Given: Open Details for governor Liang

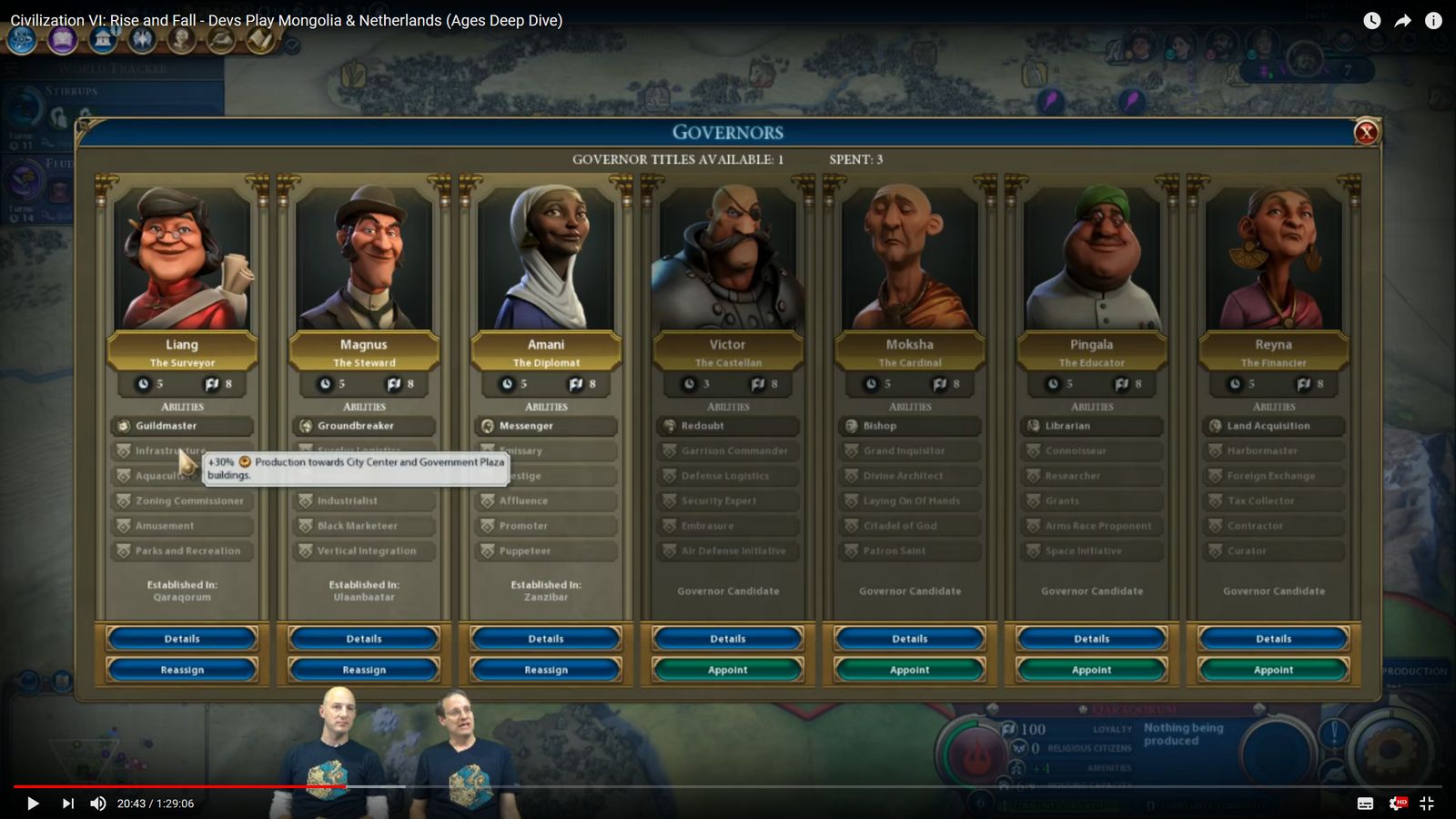Looking at the screenshot, I should coord(182,639).
